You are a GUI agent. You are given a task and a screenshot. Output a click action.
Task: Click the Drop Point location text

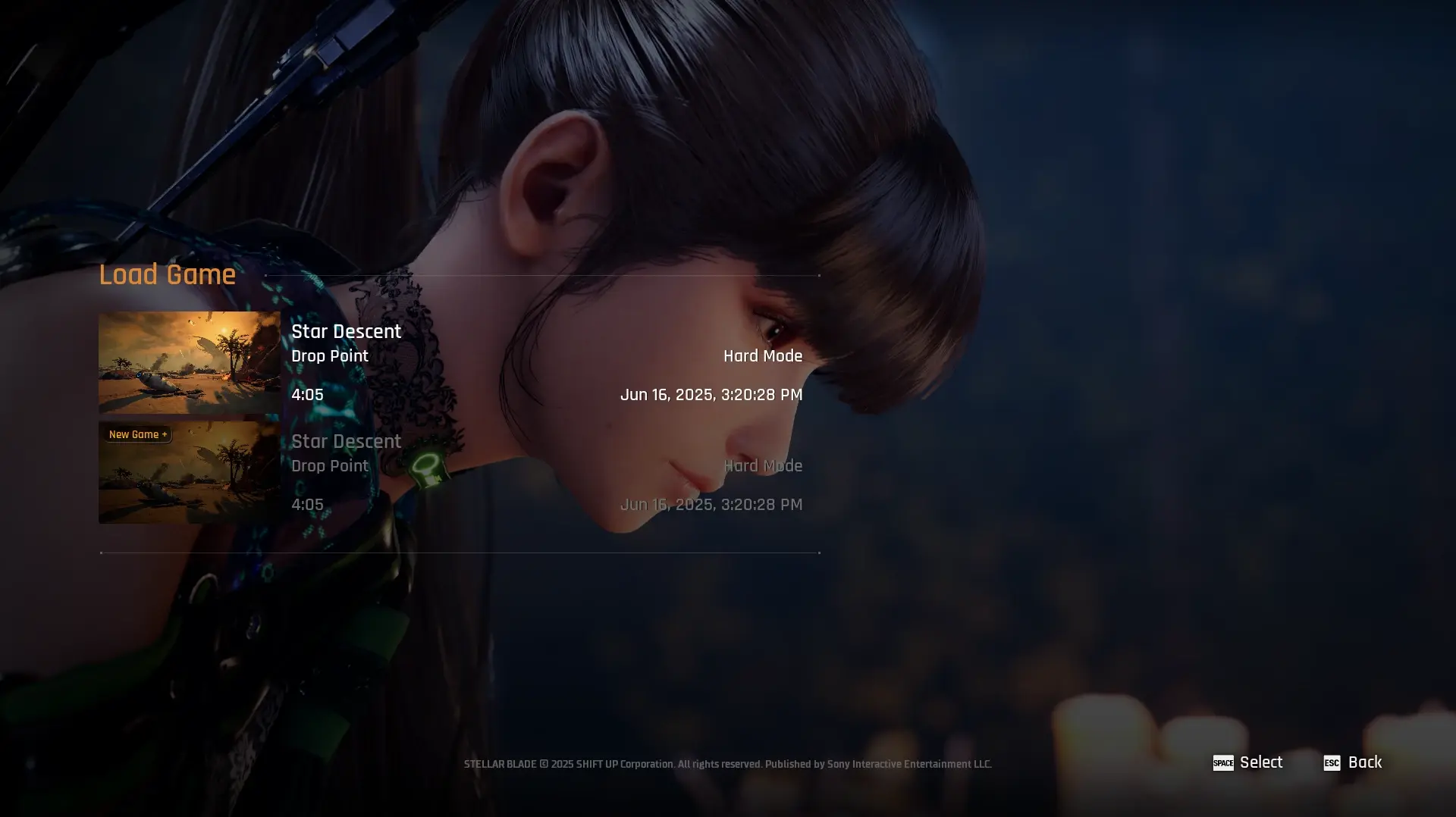[330, 355]
